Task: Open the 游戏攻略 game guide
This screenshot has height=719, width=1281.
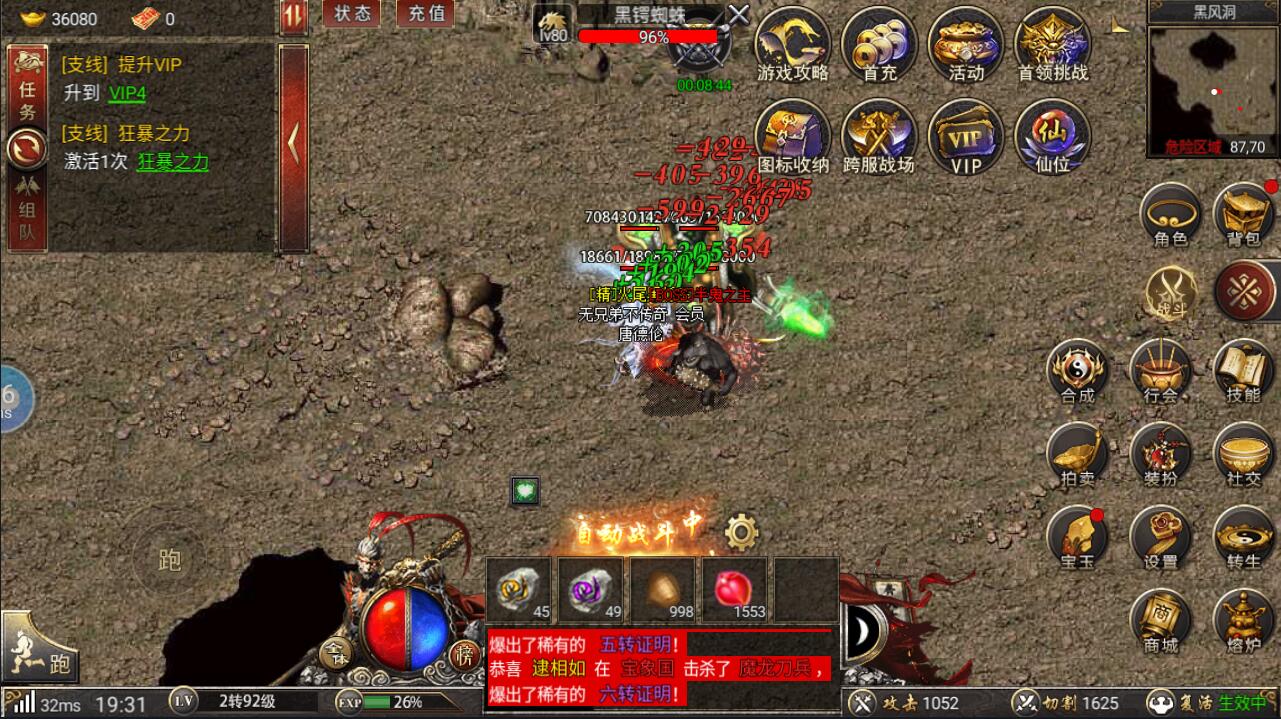Action: click(793, 45)
